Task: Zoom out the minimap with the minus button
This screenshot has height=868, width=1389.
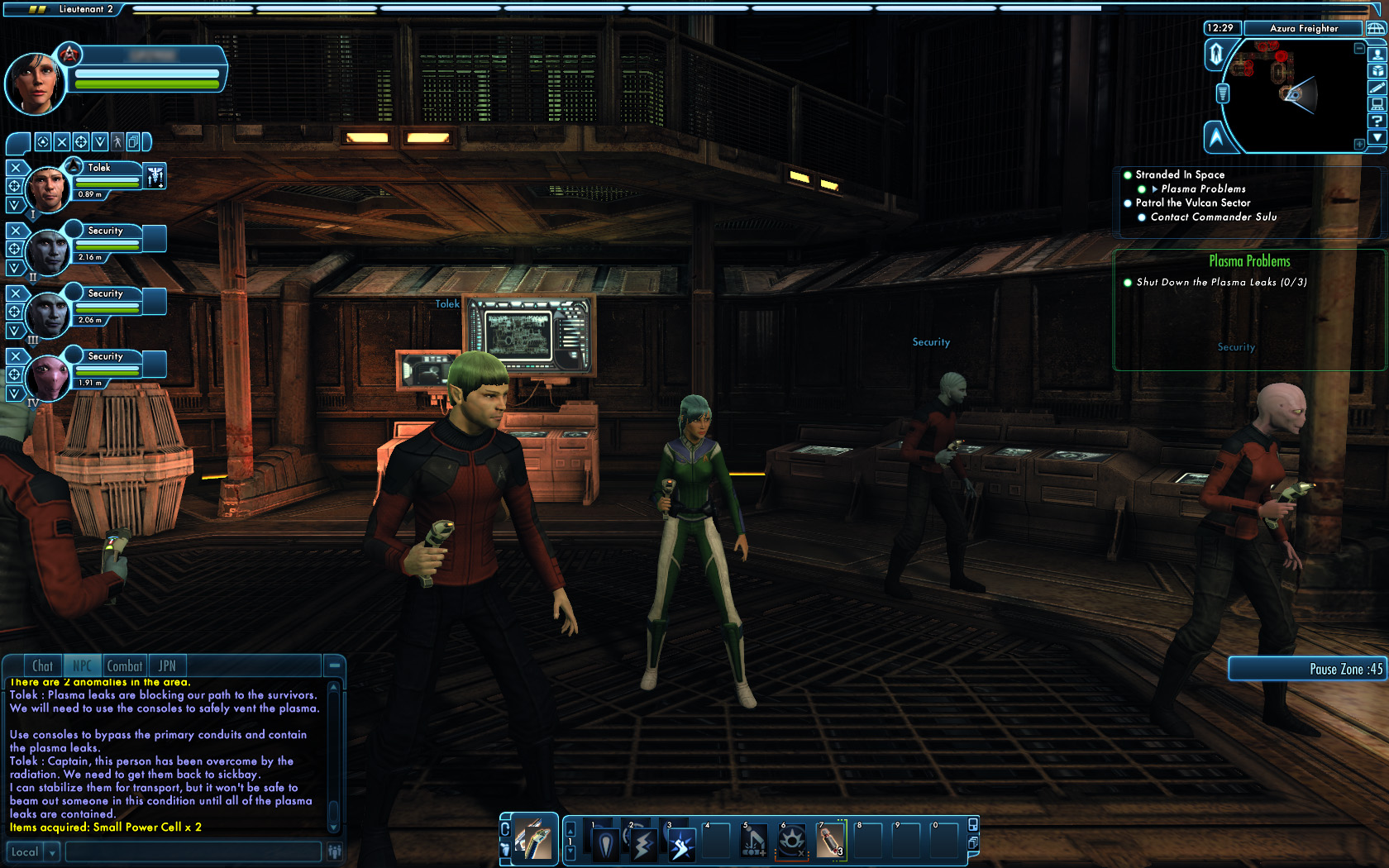Action: [1359, 49]
